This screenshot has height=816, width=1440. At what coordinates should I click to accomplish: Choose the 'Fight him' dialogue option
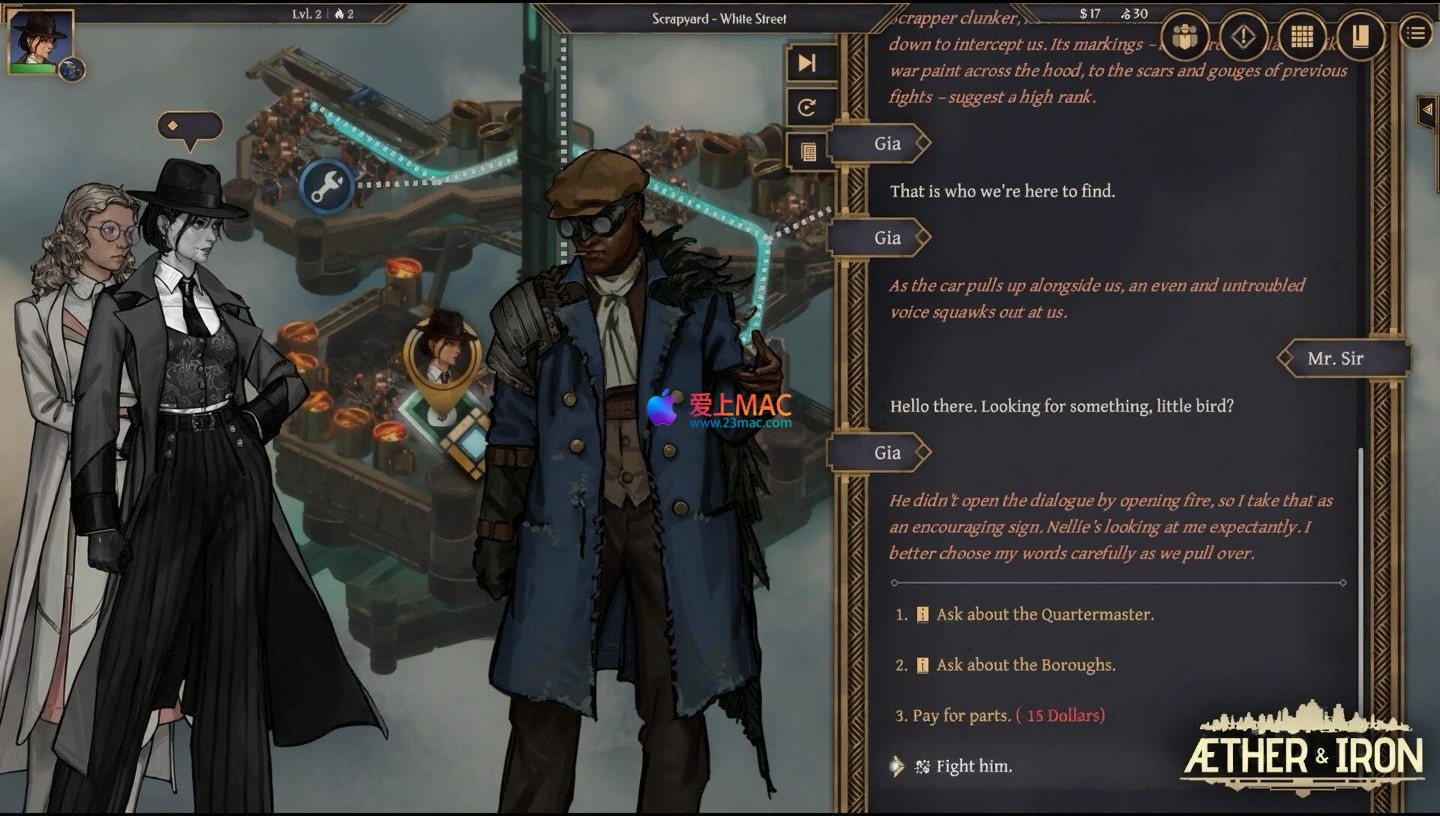click(973, 767)
